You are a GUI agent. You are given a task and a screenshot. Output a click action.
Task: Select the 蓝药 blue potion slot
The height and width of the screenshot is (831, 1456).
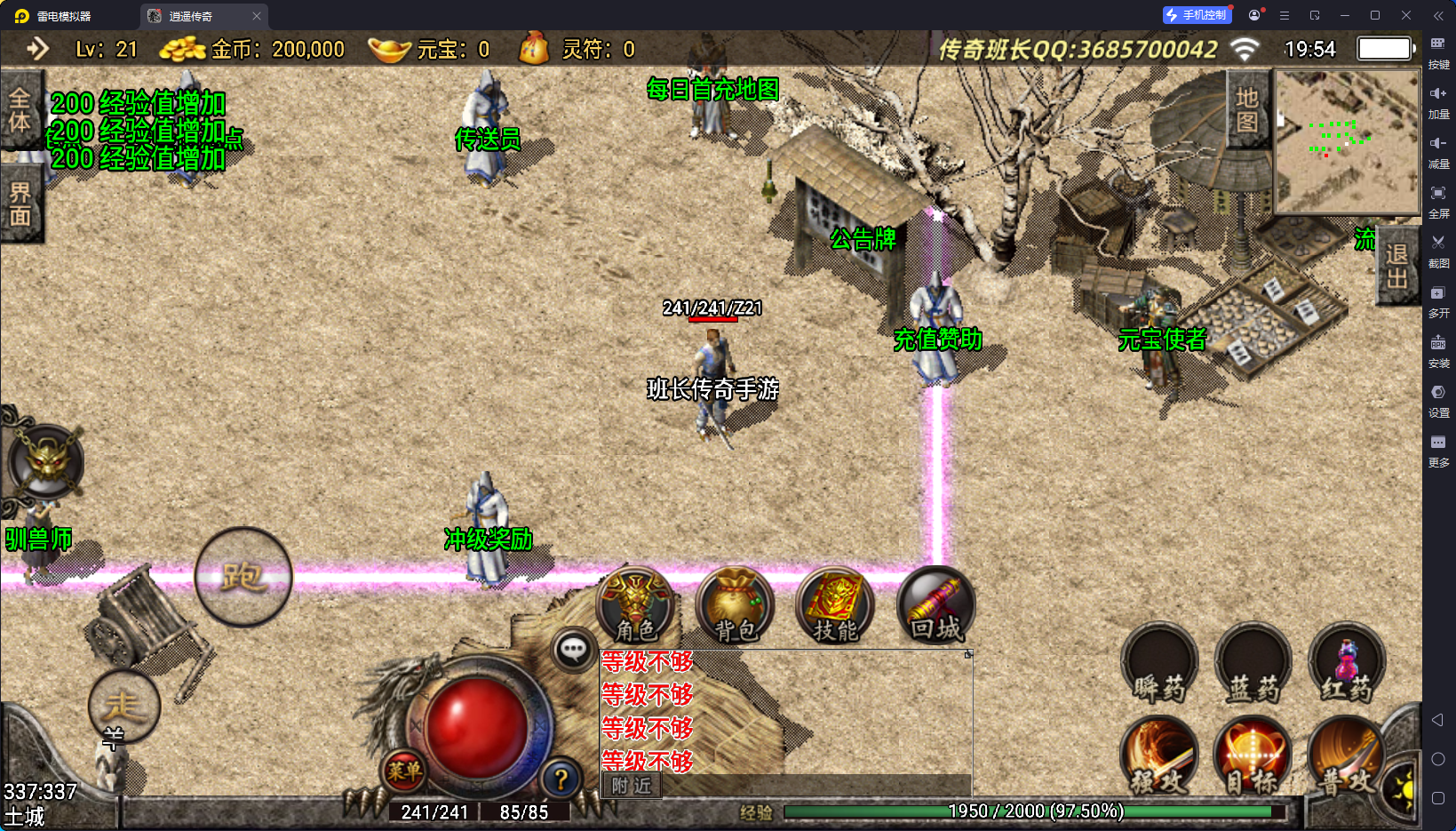[x=1253, y=664]
